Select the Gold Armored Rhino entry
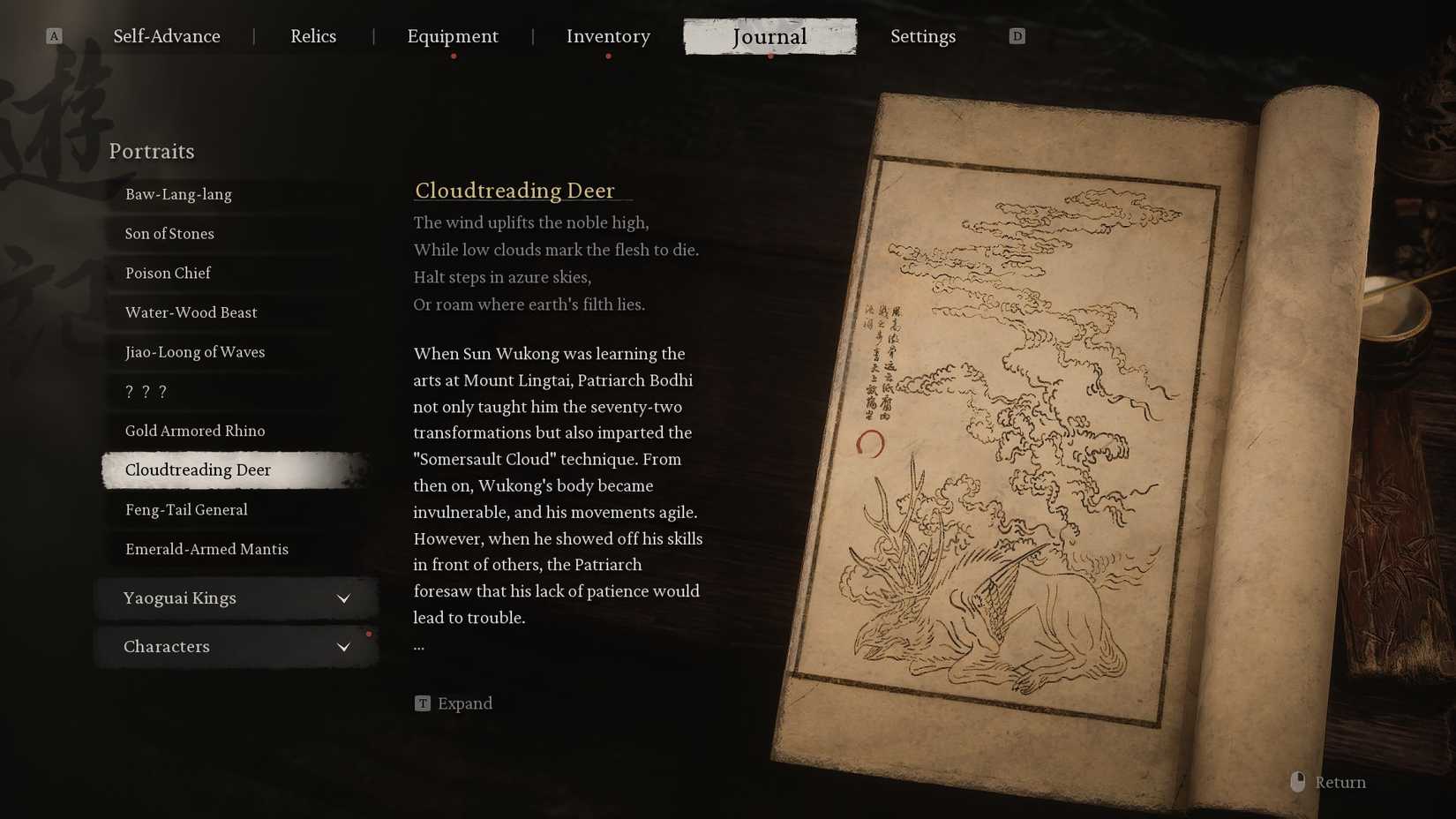Image resolution: width=1456 pixels, height=819 pixels. 195,431
